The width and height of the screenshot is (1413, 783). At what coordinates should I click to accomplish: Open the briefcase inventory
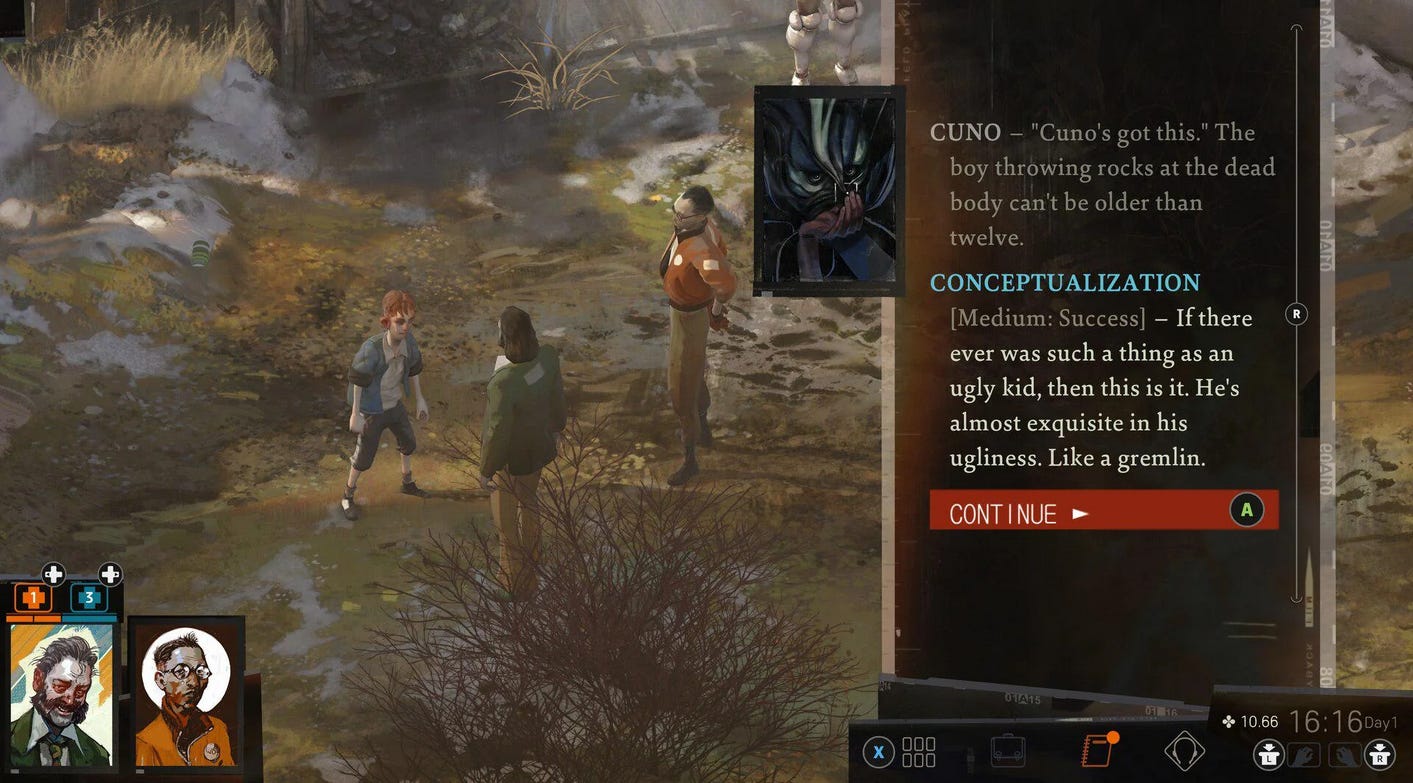point(1009,750)
